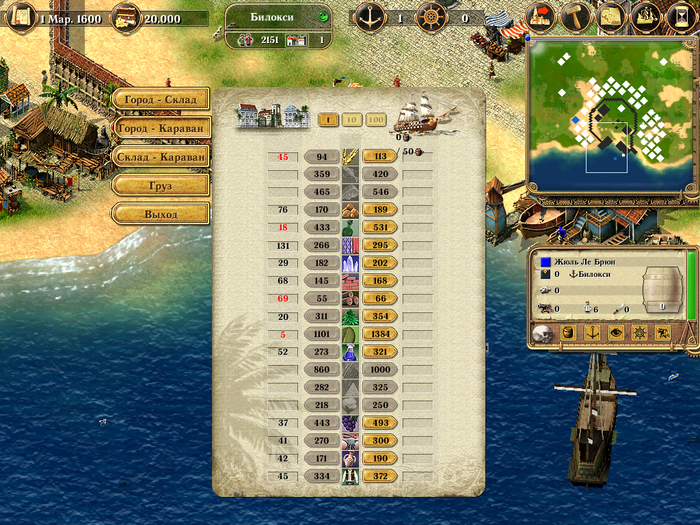Click the eye icon on ship panel

[614, 332]
